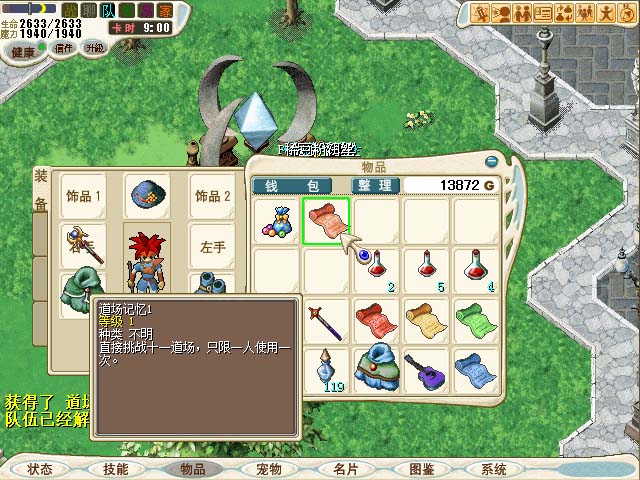
Task: Open the 图鉴 encyclopedia tab
Action: [x=421, y=469]
